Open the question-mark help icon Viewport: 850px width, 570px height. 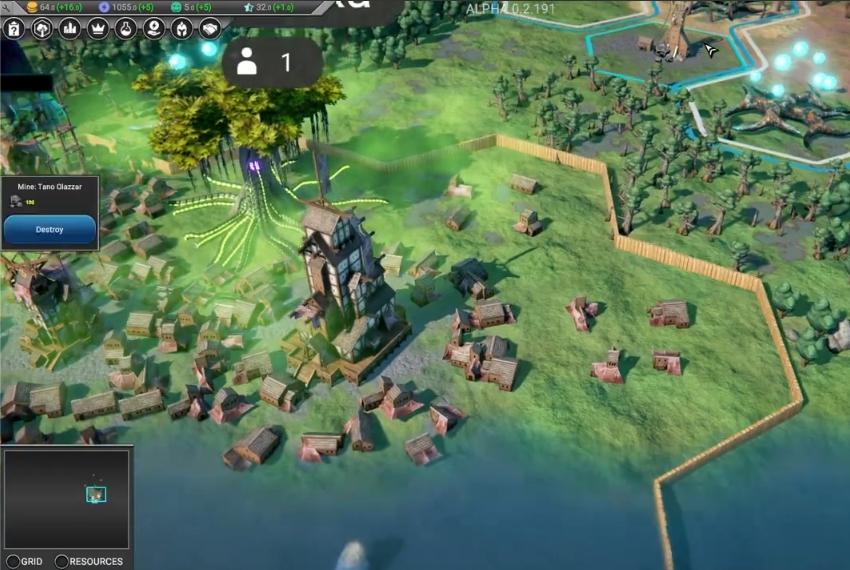coord(14,28)
